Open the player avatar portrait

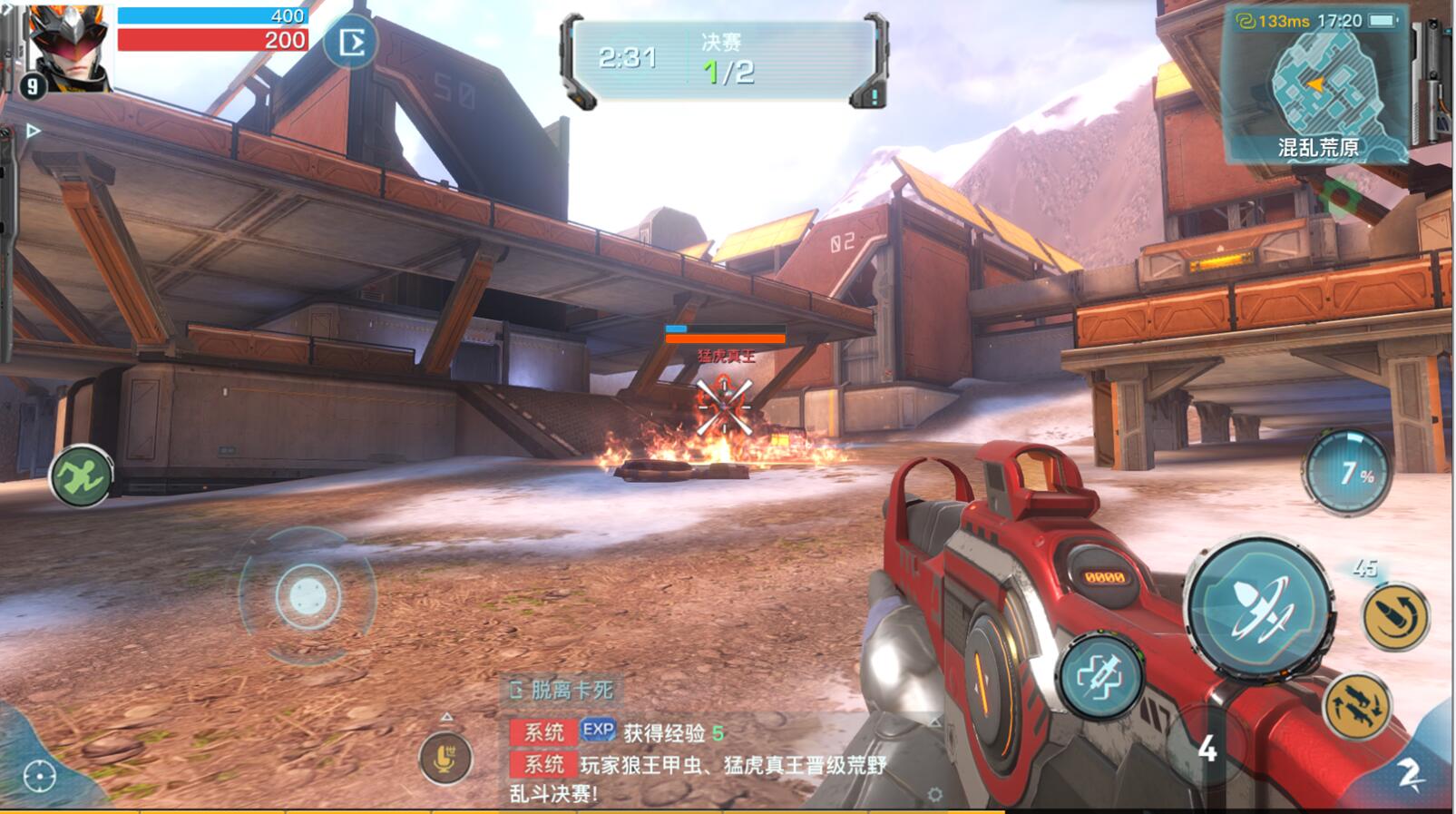point(68,45)
